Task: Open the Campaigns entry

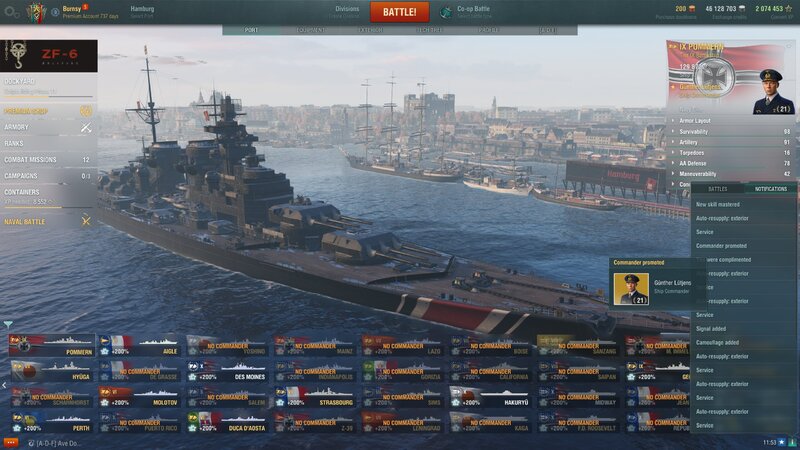Action: pos(20,175)
